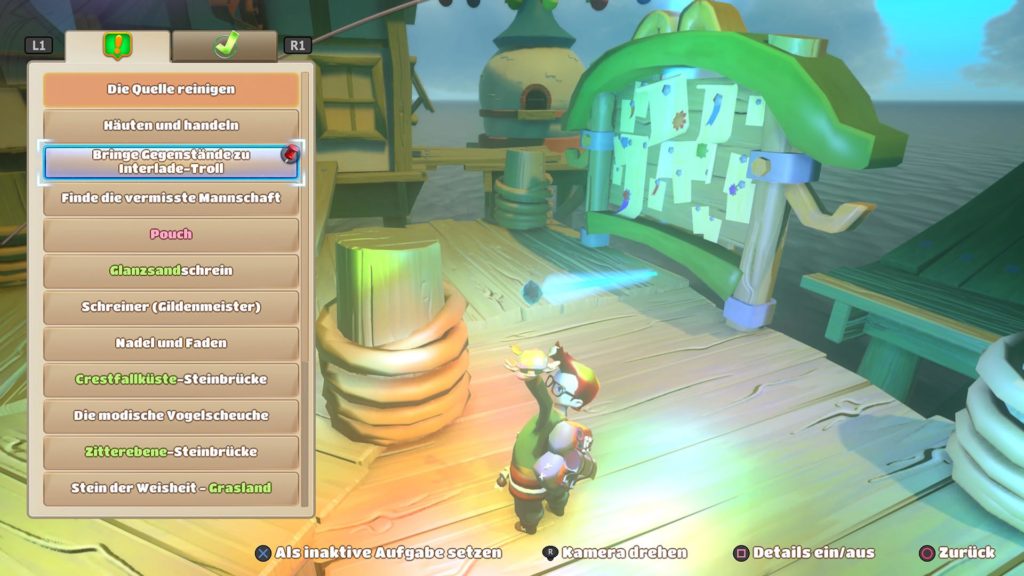Open the 'Glanzsandschrein' quest entry
Image resolution: width=1024 pixels, height=576 pixels.
(x=171, y=270)
